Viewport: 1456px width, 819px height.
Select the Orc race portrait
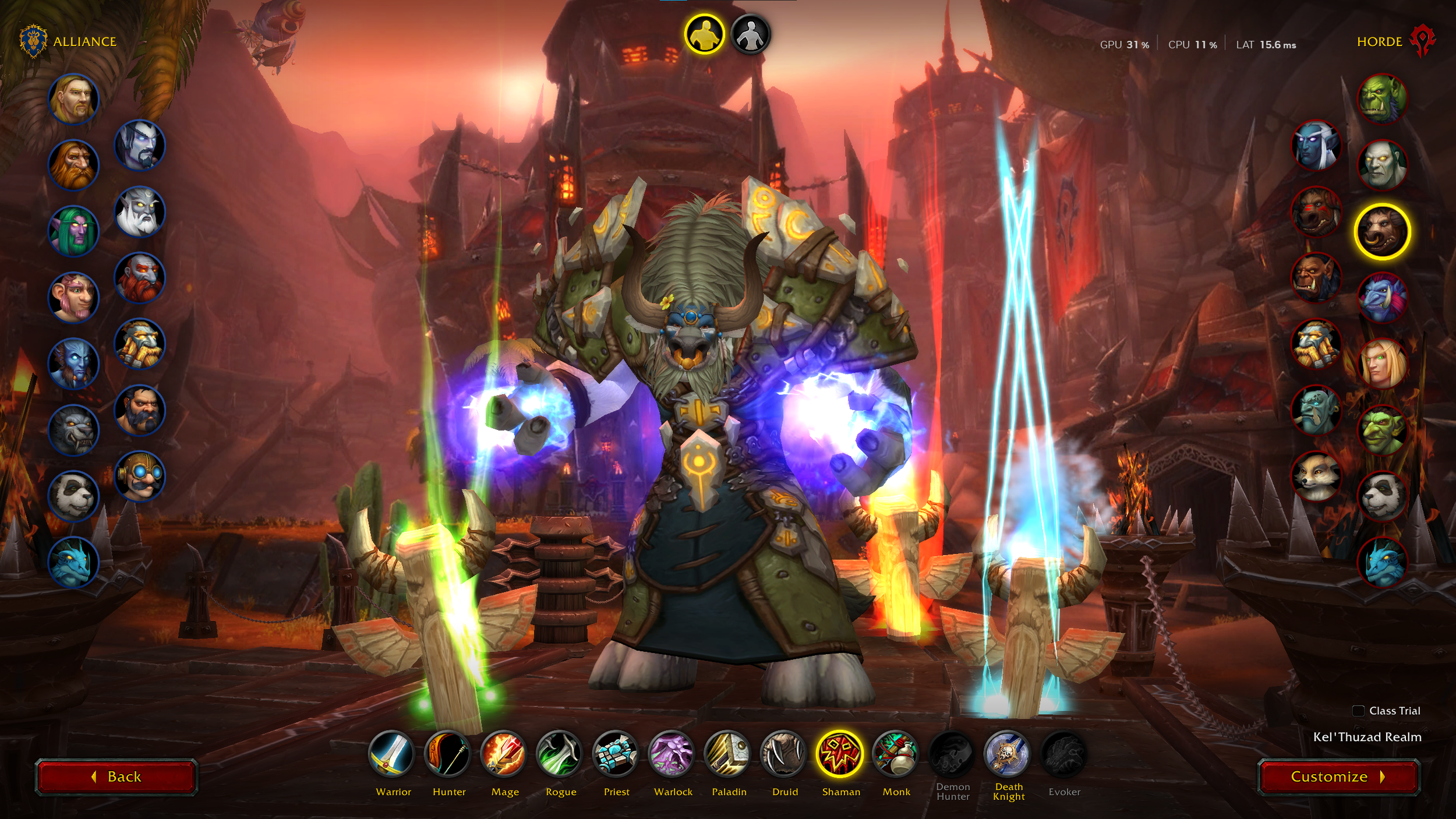[1382, 99]
